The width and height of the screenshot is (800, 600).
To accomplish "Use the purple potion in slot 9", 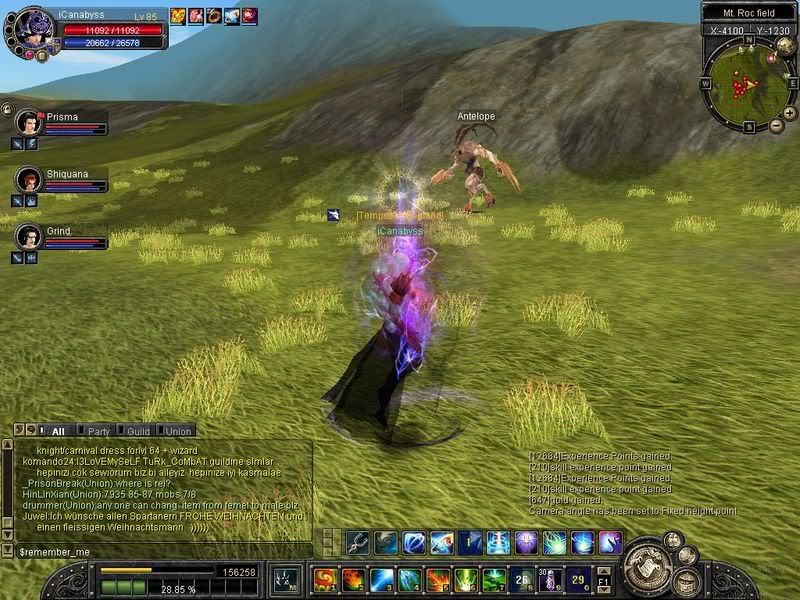I will click(550, 579).
